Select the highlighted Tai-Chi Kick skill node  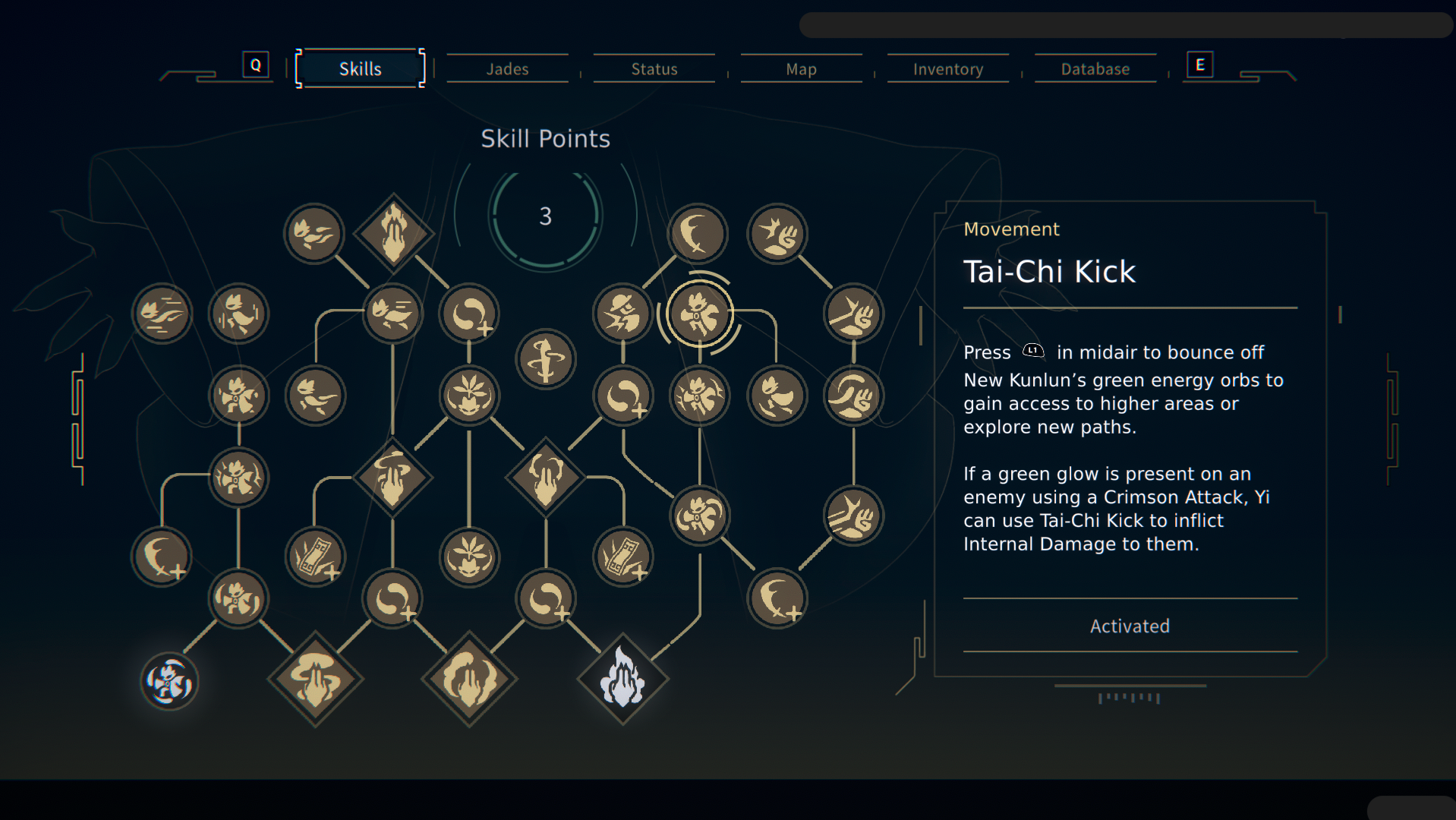point(698,314)
